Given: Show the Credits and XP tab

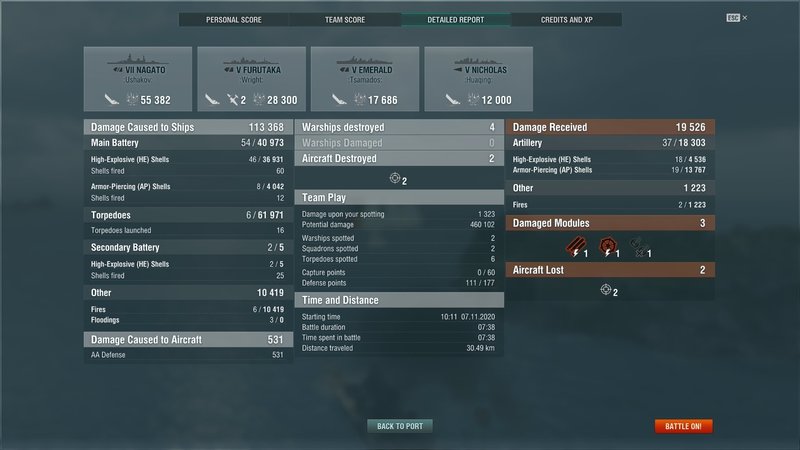Looking at the screenshot, I should 566,20.
